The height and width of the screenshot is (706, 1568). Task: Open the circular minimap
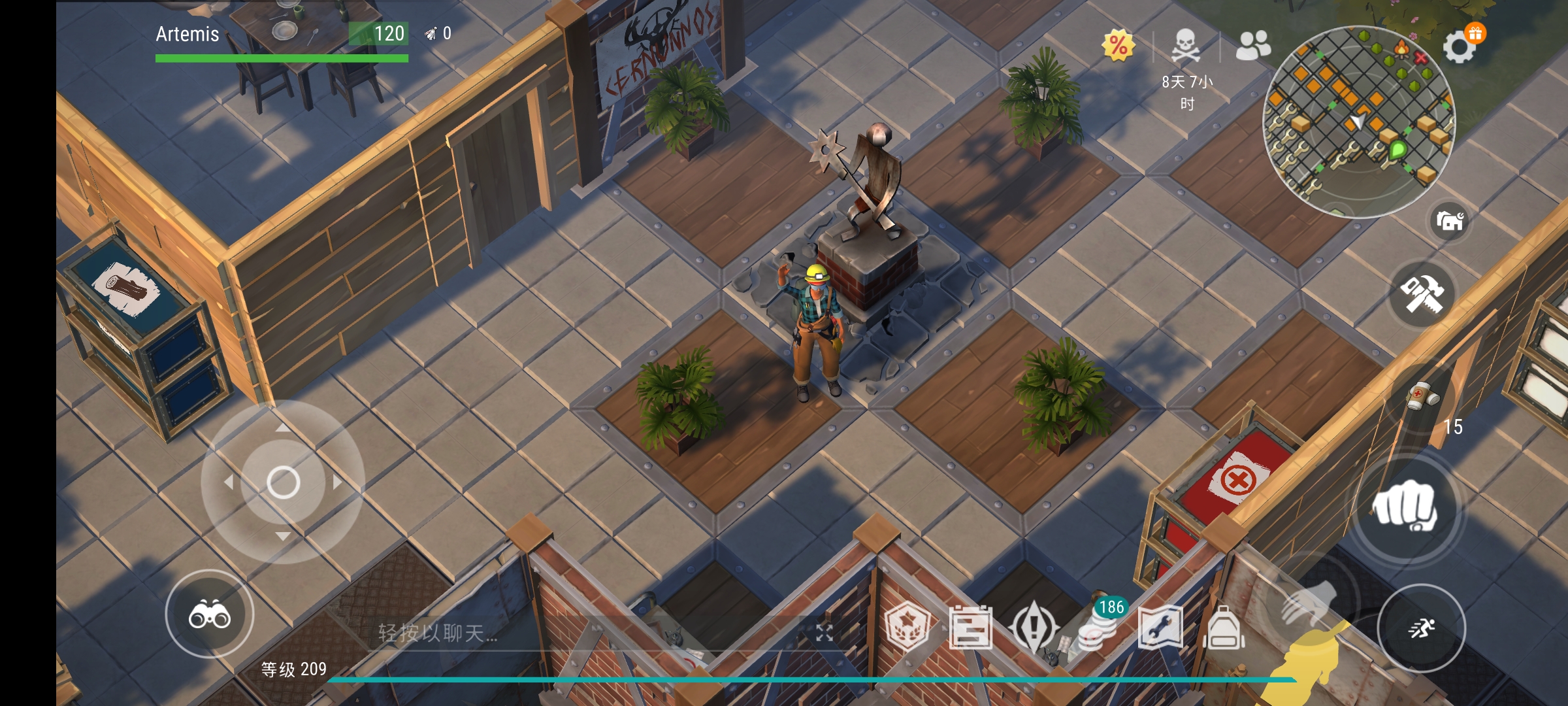[x=1359, y=122]
